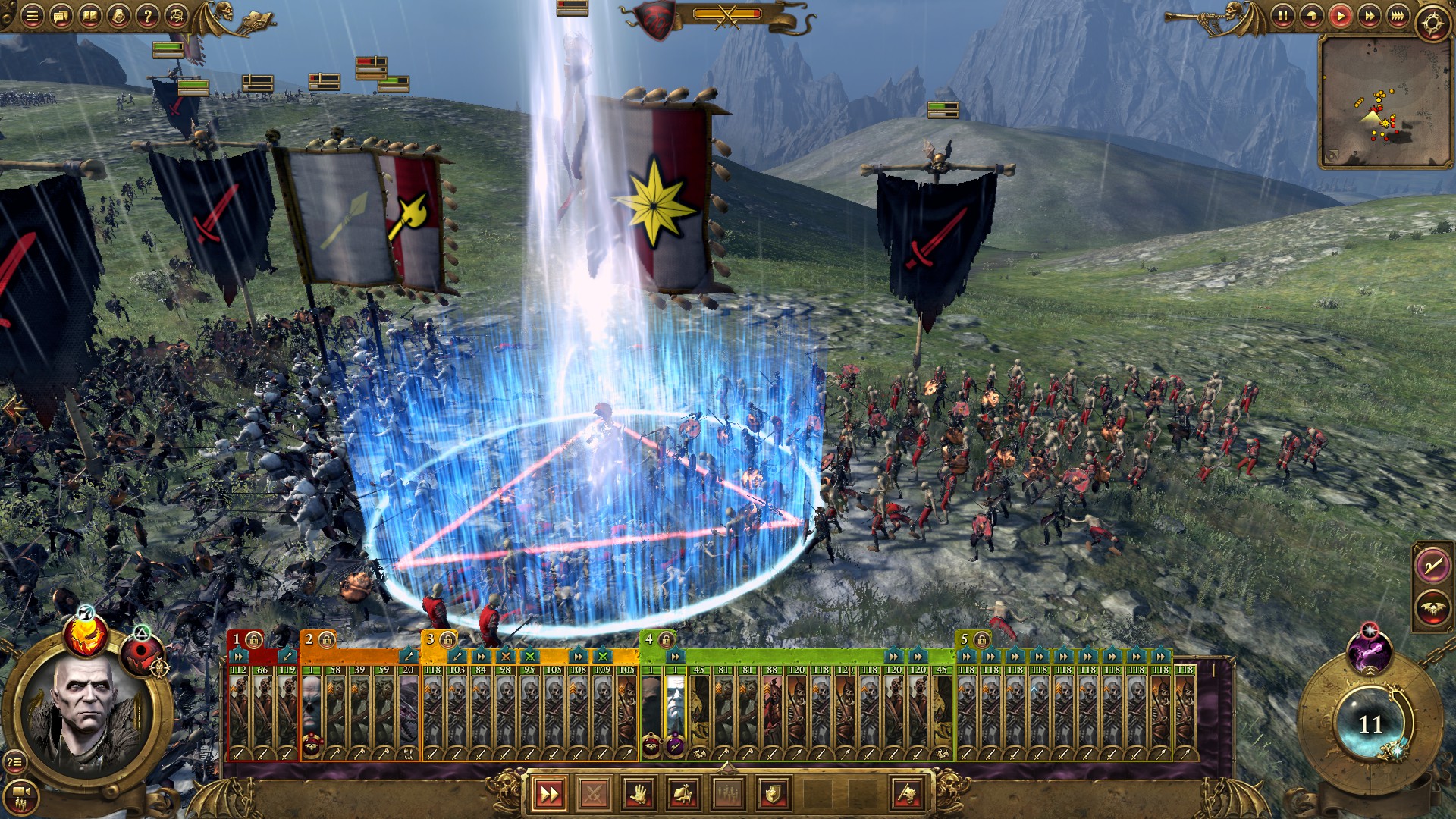This screenshot has width=1456, height=819.
Task: Select unit group 5 tab
Action: 965,639
